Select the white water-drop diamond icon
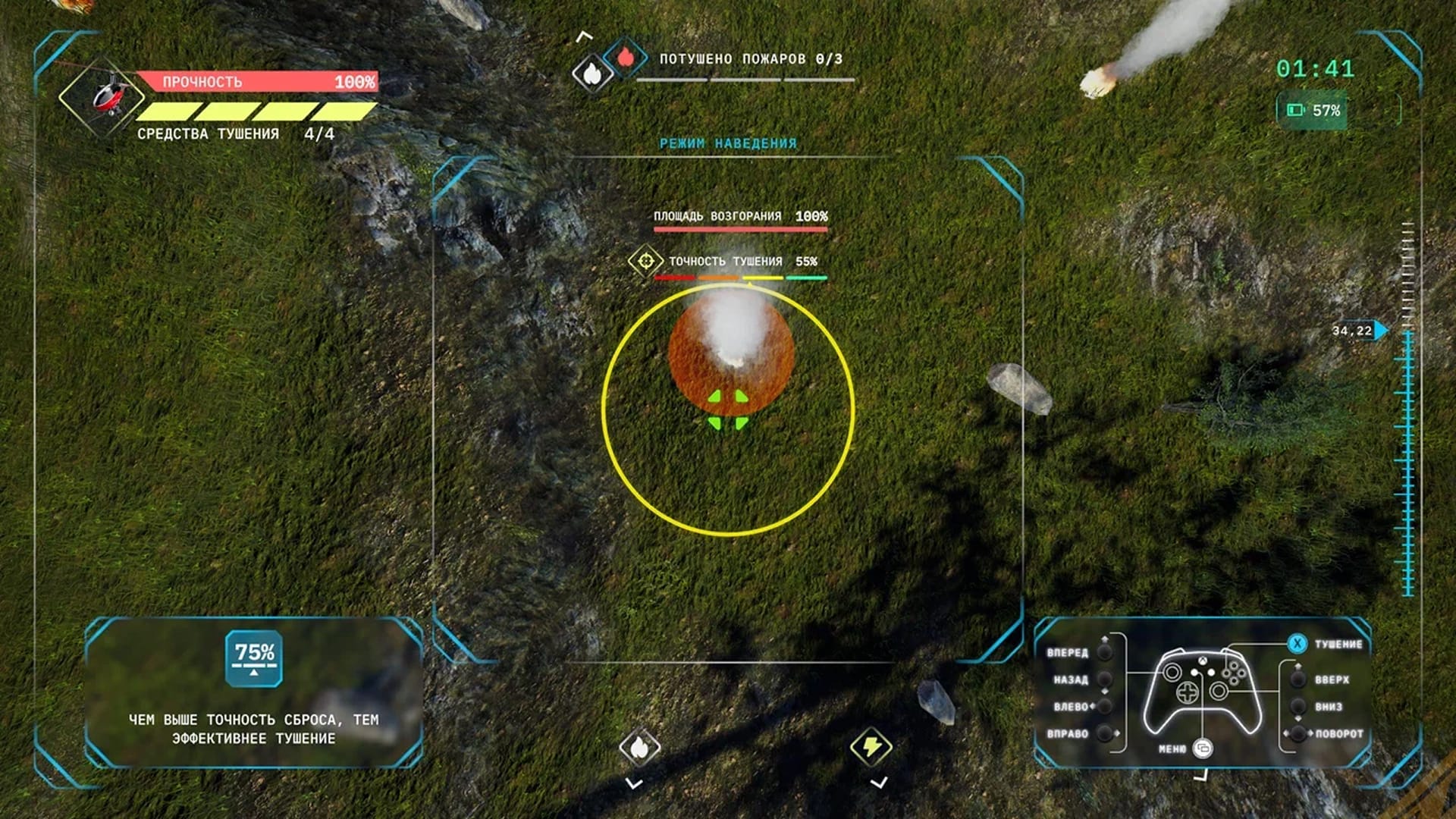Viewport: 1456px width, 819px height. tap(592, 74)
